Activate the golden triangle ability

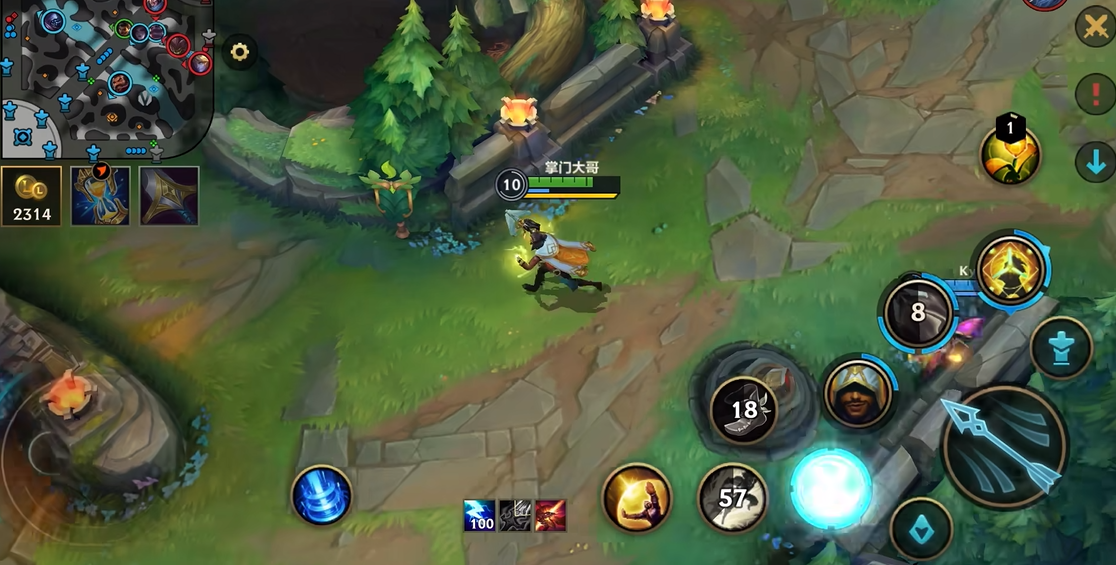point(1010,269)
